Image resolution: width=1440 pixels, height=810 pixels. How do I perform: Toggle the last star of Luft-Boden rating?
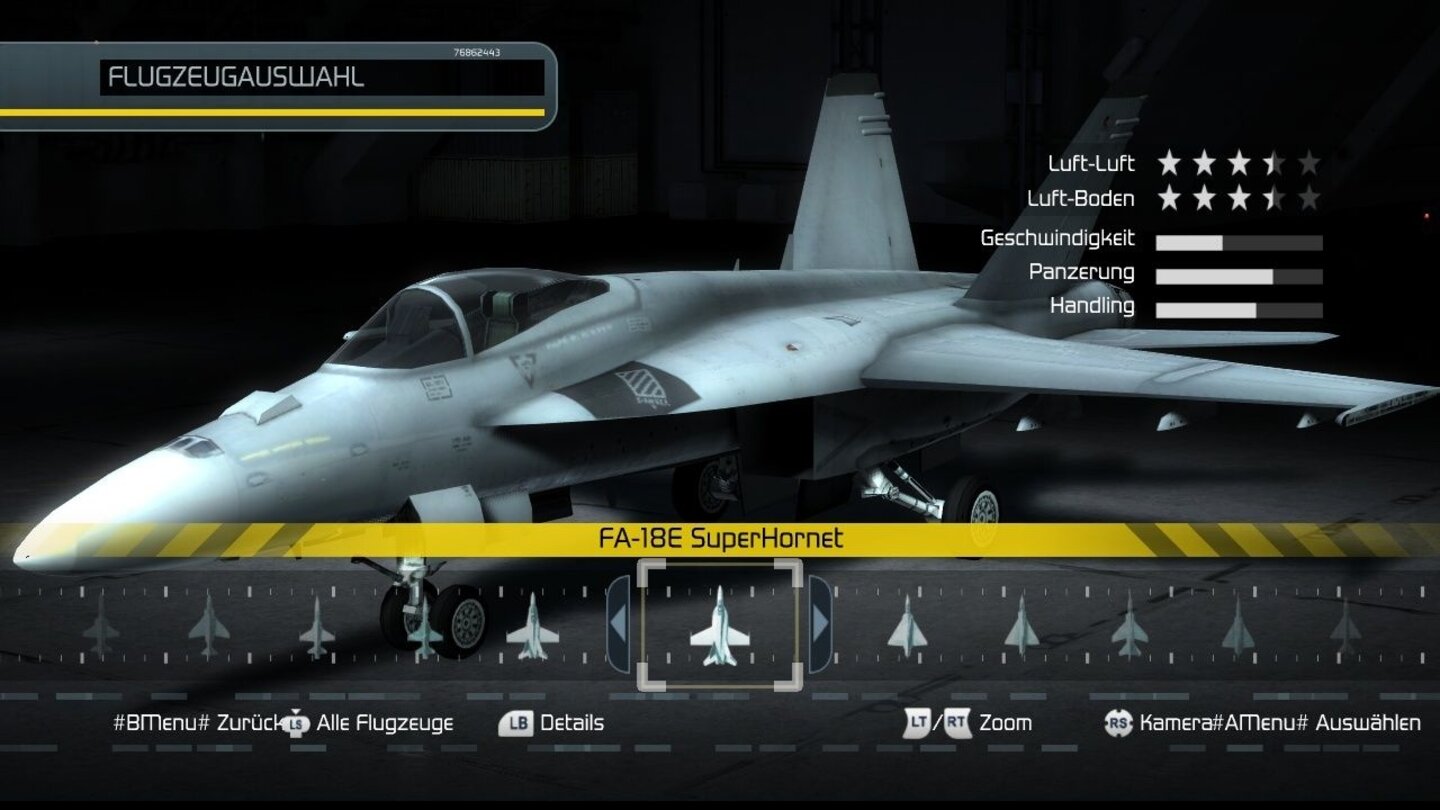coord(1308,198)
